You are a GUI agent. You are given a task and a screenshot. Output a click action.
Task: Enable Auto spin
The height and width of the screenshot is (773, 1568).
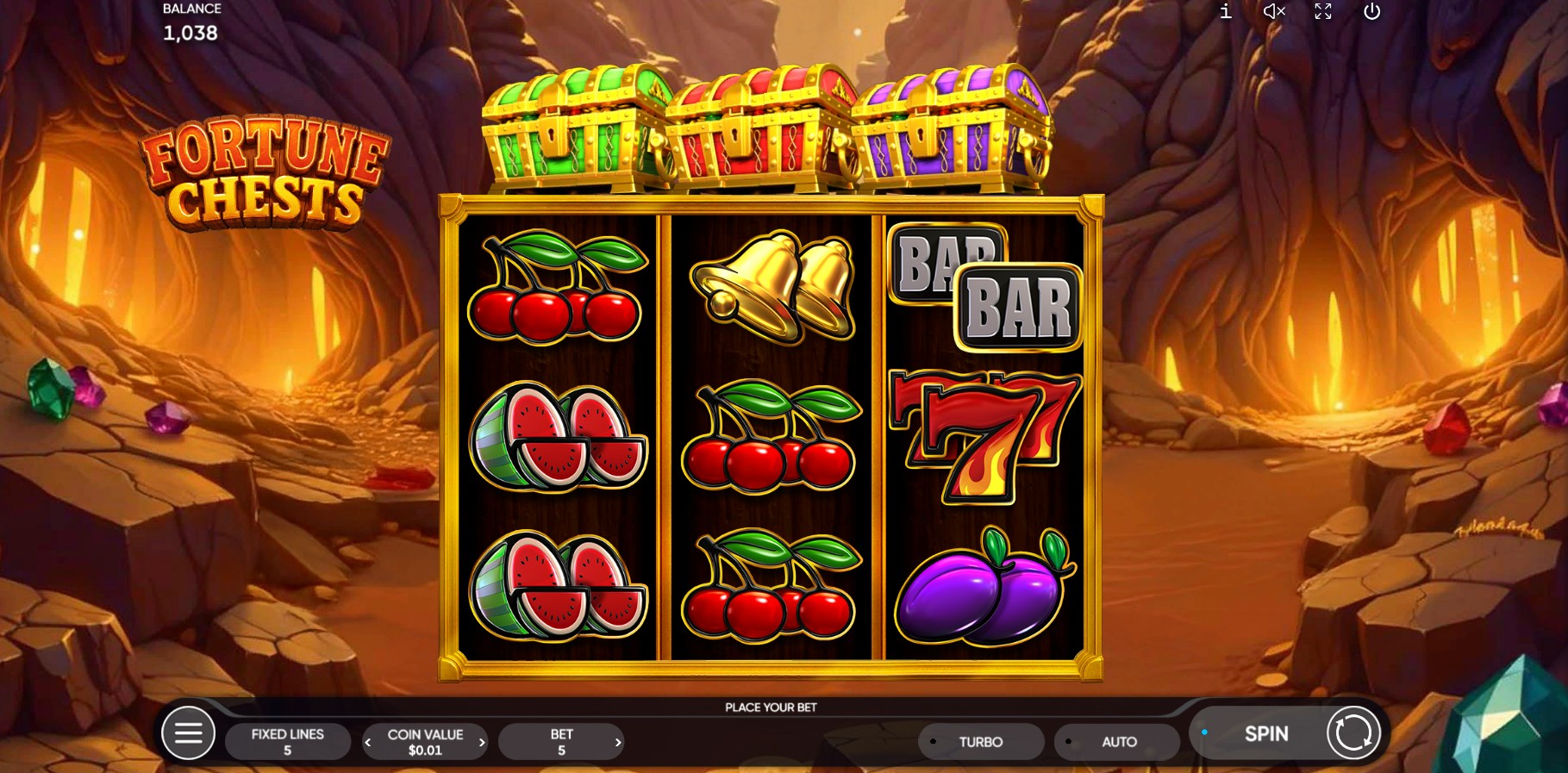[x=1116, y=741]
